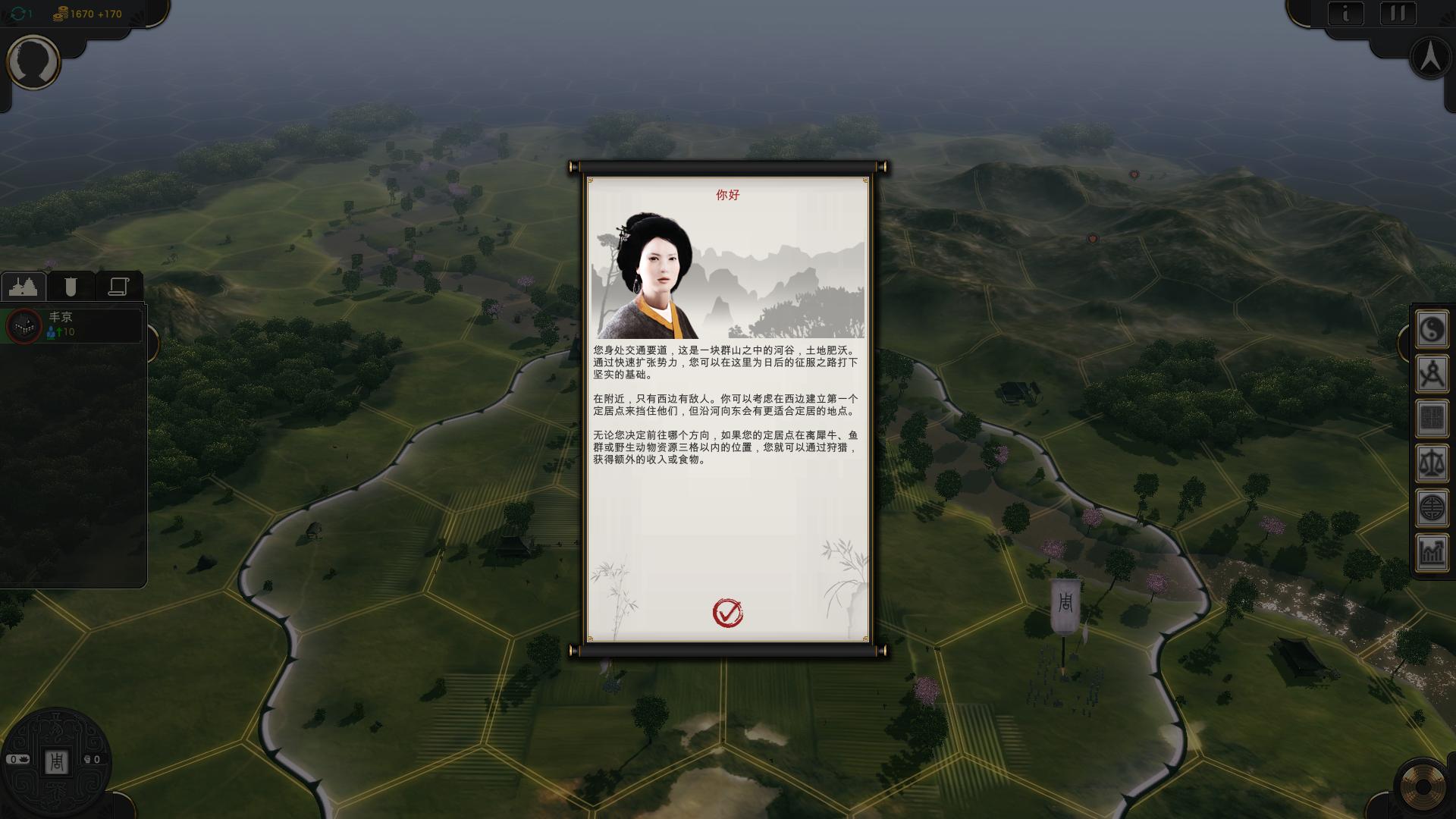The height and width of the screenshot is (819, 1456).
Task: Open the scroll tab in the left panel
Action: click(118, 287)
